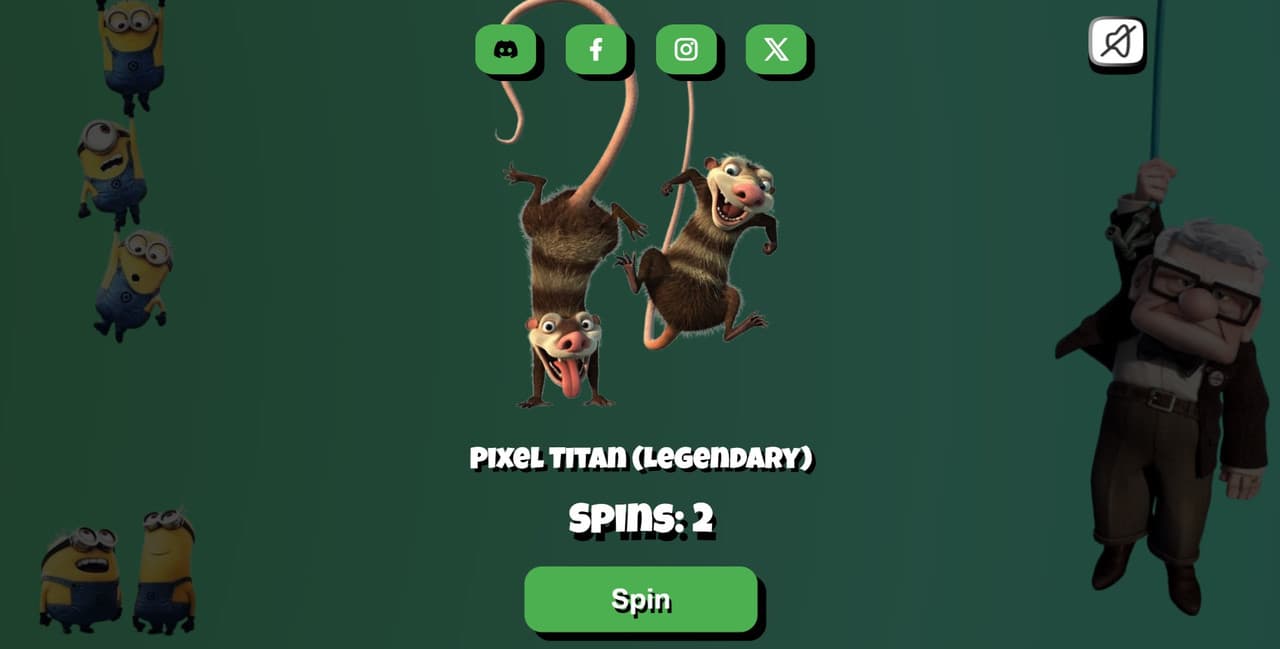The width and height of the screenshot is (1280, 649).
Task: Click the green Spin button
Action: point(640,599)
